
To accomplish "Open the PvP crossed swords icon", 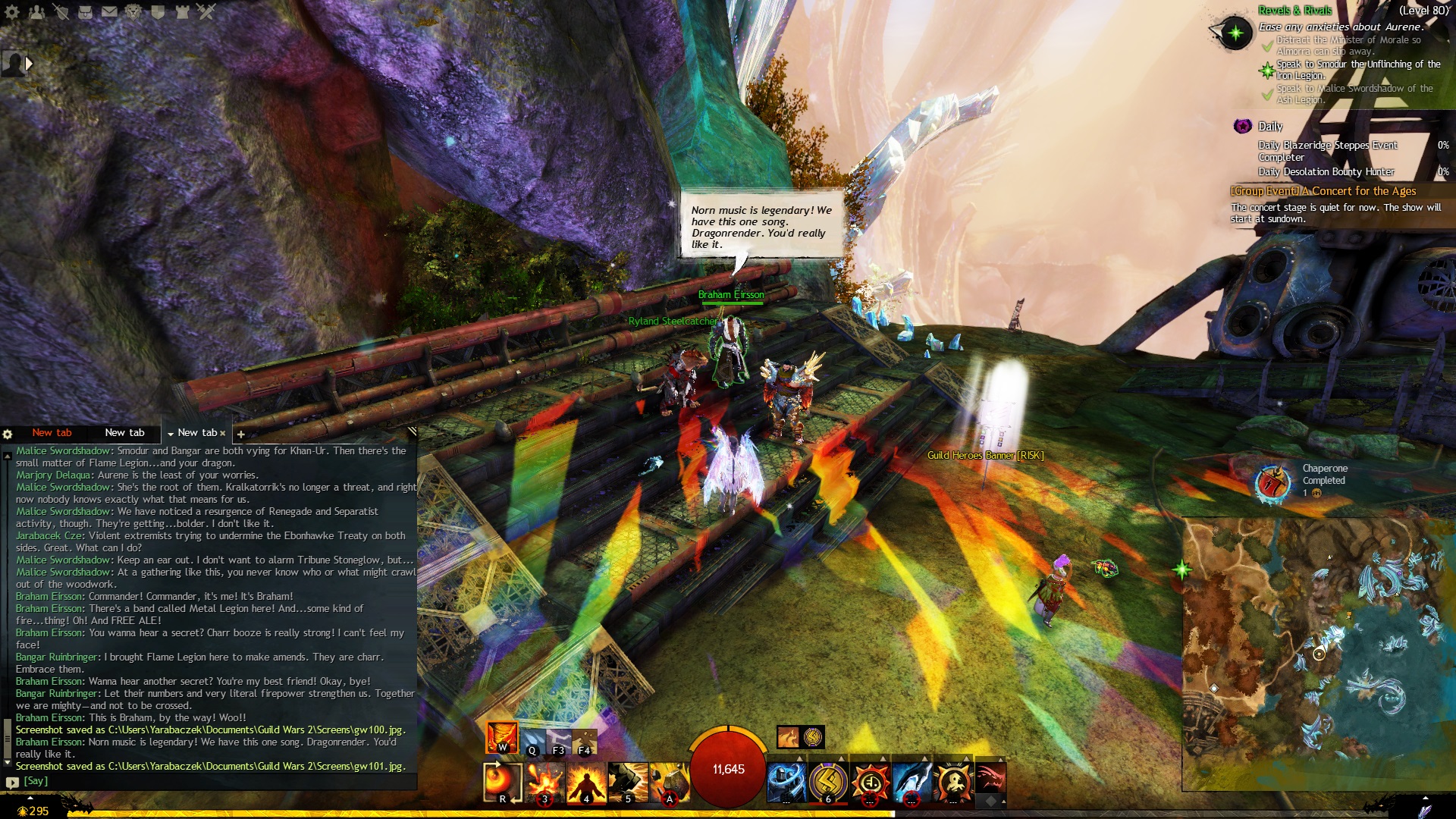I will point(206,11).
